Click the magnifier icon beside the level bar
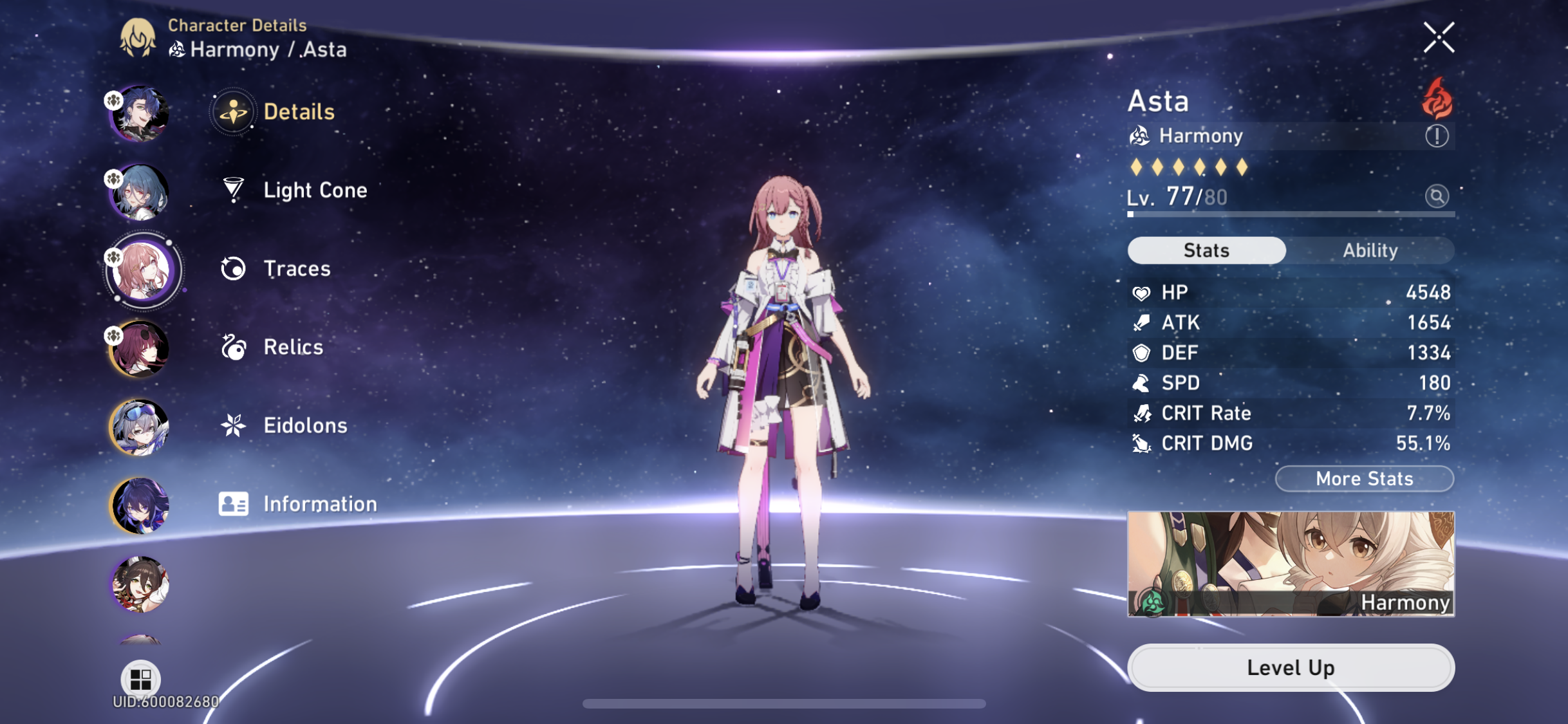1568x724 pixels. (1437, 196)
